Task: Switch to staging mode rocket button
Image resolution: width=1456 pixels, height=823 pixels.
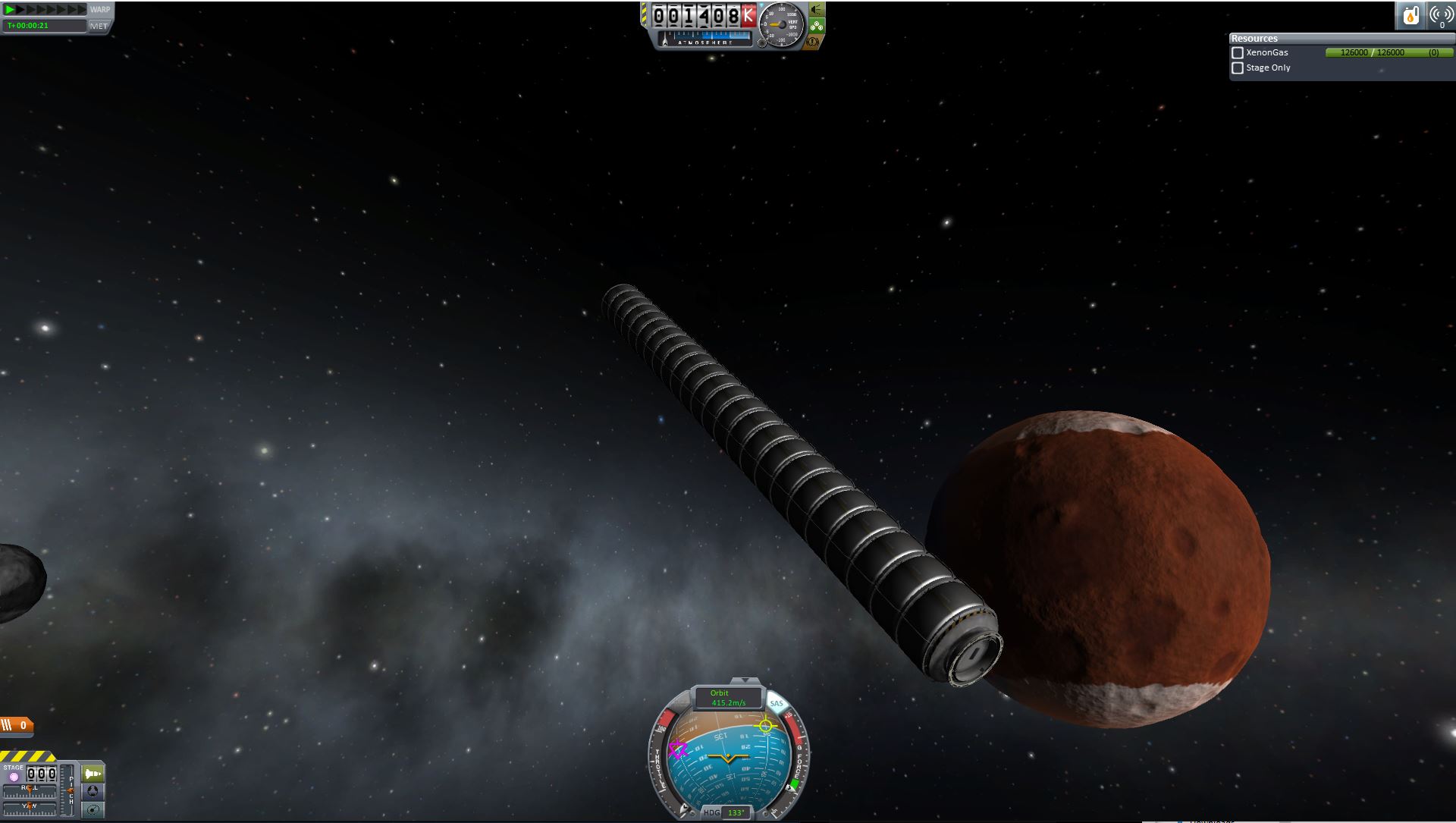Action: (x=93, y=774)
